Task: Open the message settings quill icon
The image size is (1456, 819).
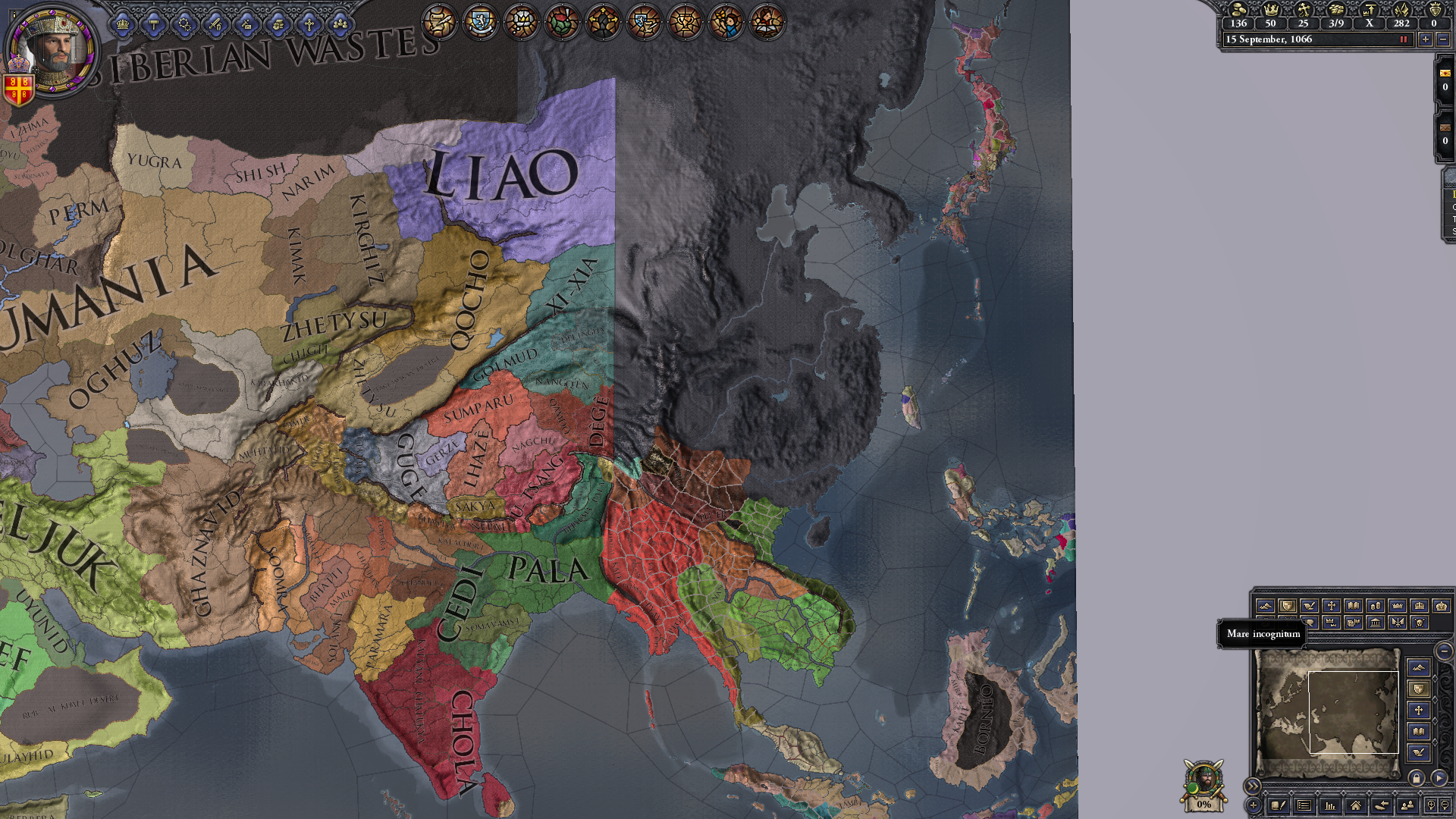Action: click(1279, 805)
